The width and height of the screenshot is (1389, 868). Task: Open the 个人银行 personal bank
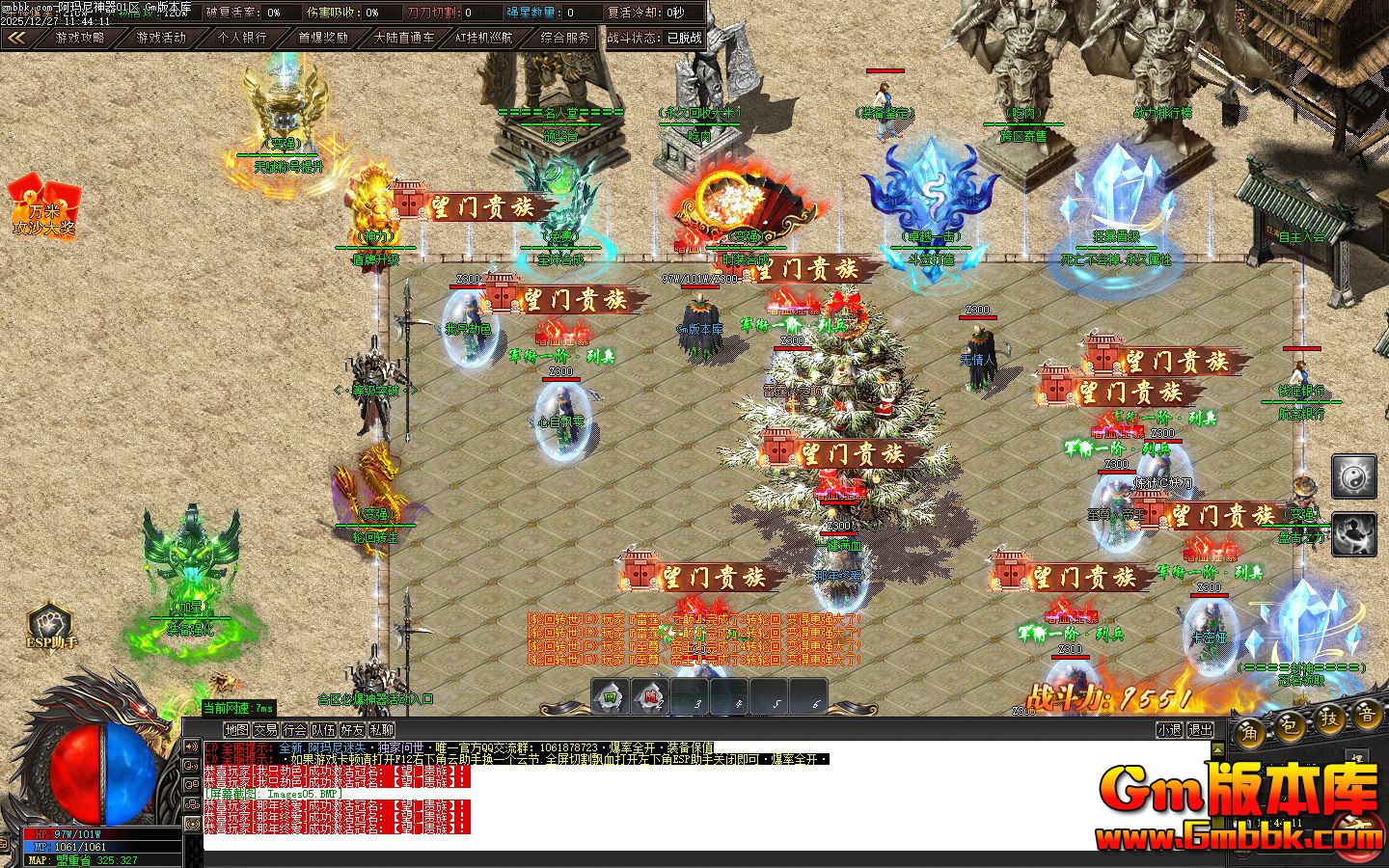pos(241,38)
